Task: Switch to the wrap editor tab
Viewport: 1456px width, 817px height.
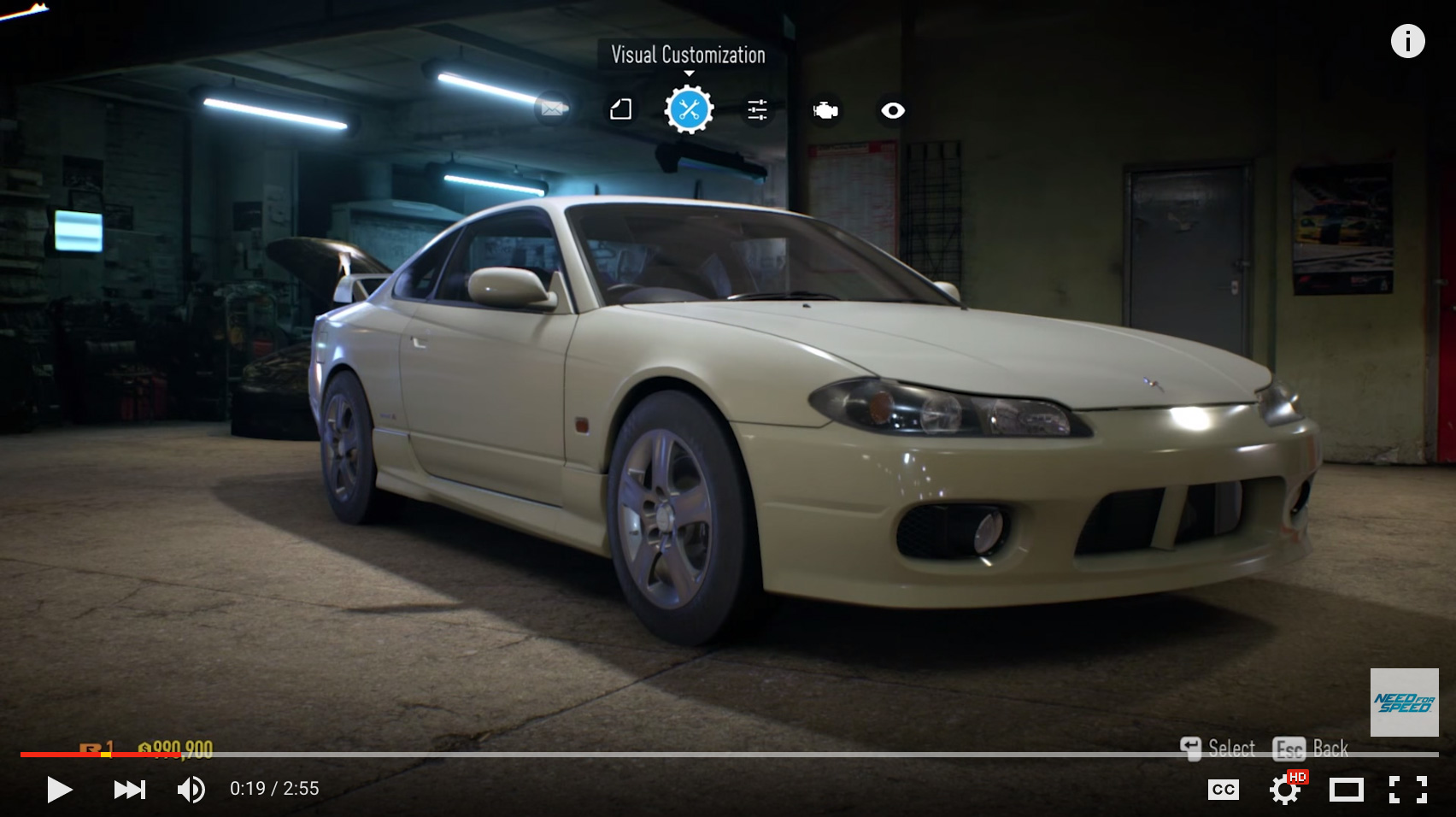Action: click(x=621, y=109)
